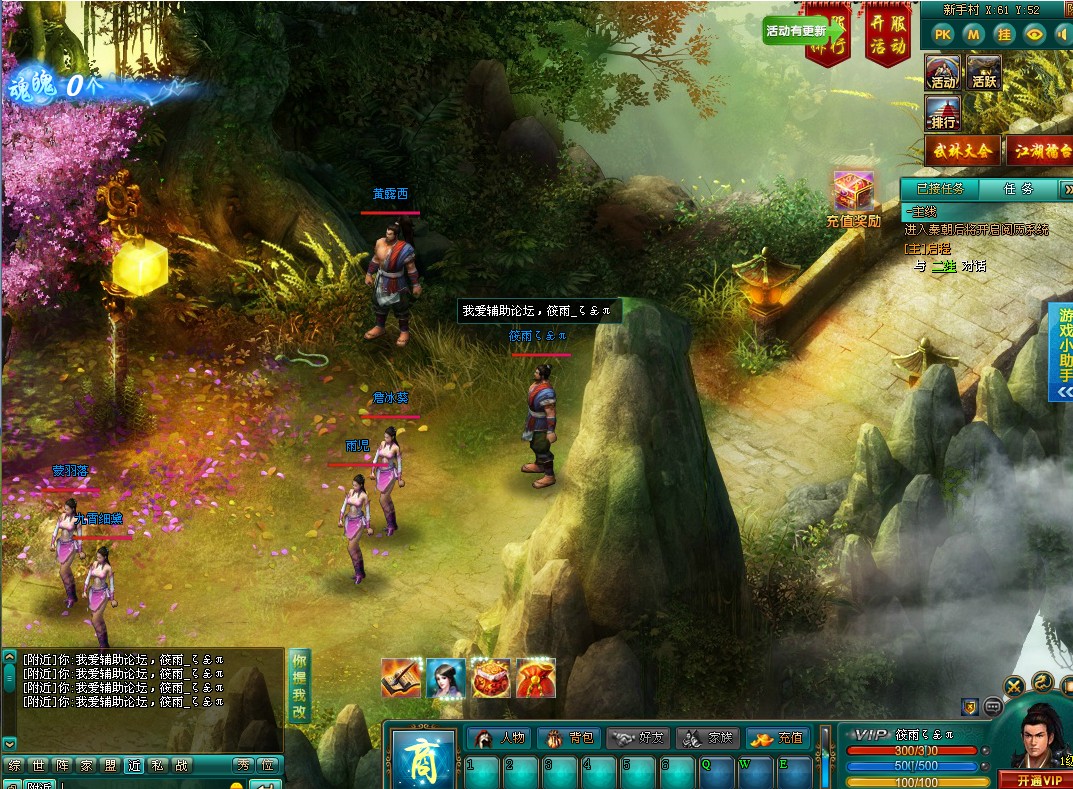Switch to the 已接任务 tab
The width and height of the screenshot is (1073, 789).
tap(940, 188)
